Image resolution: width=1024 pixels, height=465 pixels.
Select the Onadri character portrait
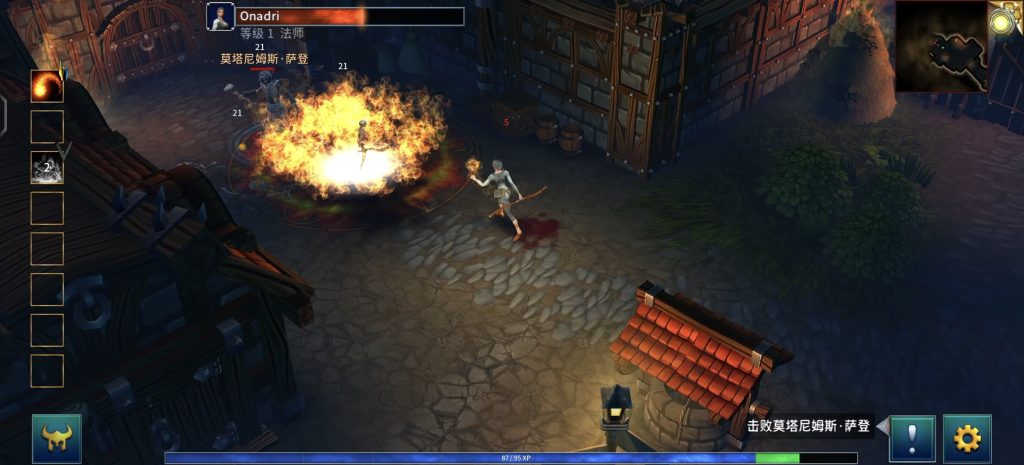(220, 17)
